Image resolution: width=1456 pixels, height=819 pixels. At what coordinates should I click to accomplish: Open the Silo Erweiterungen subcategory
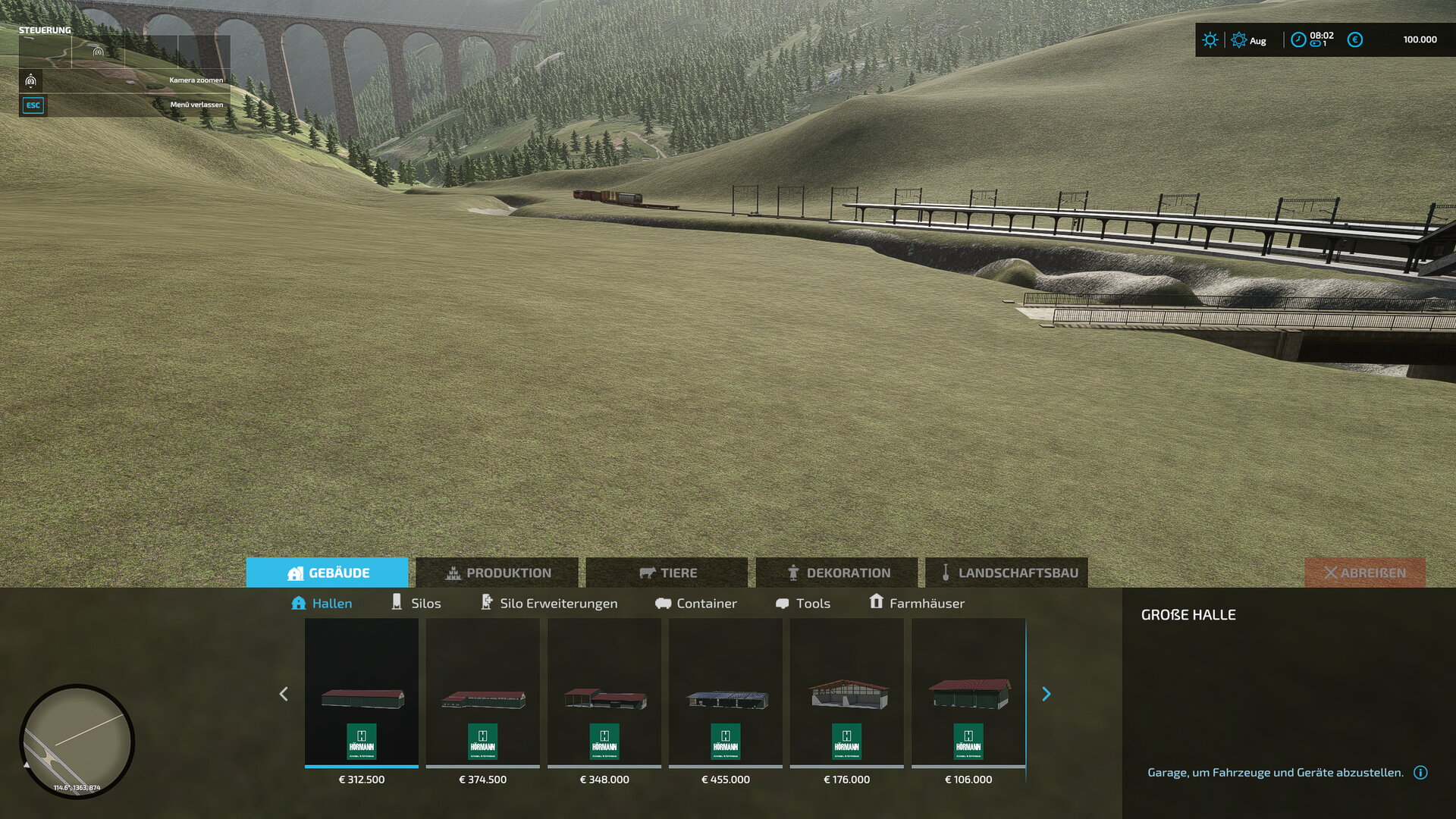550,603
